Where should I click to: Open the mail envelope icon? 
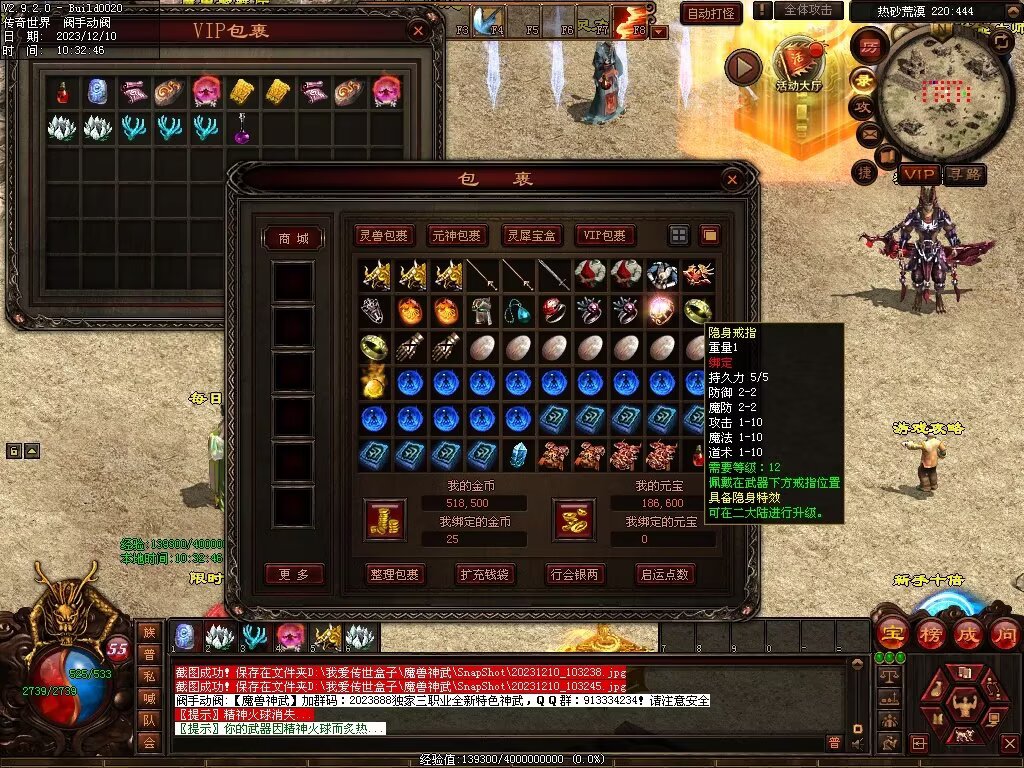[x=865, y=133]
